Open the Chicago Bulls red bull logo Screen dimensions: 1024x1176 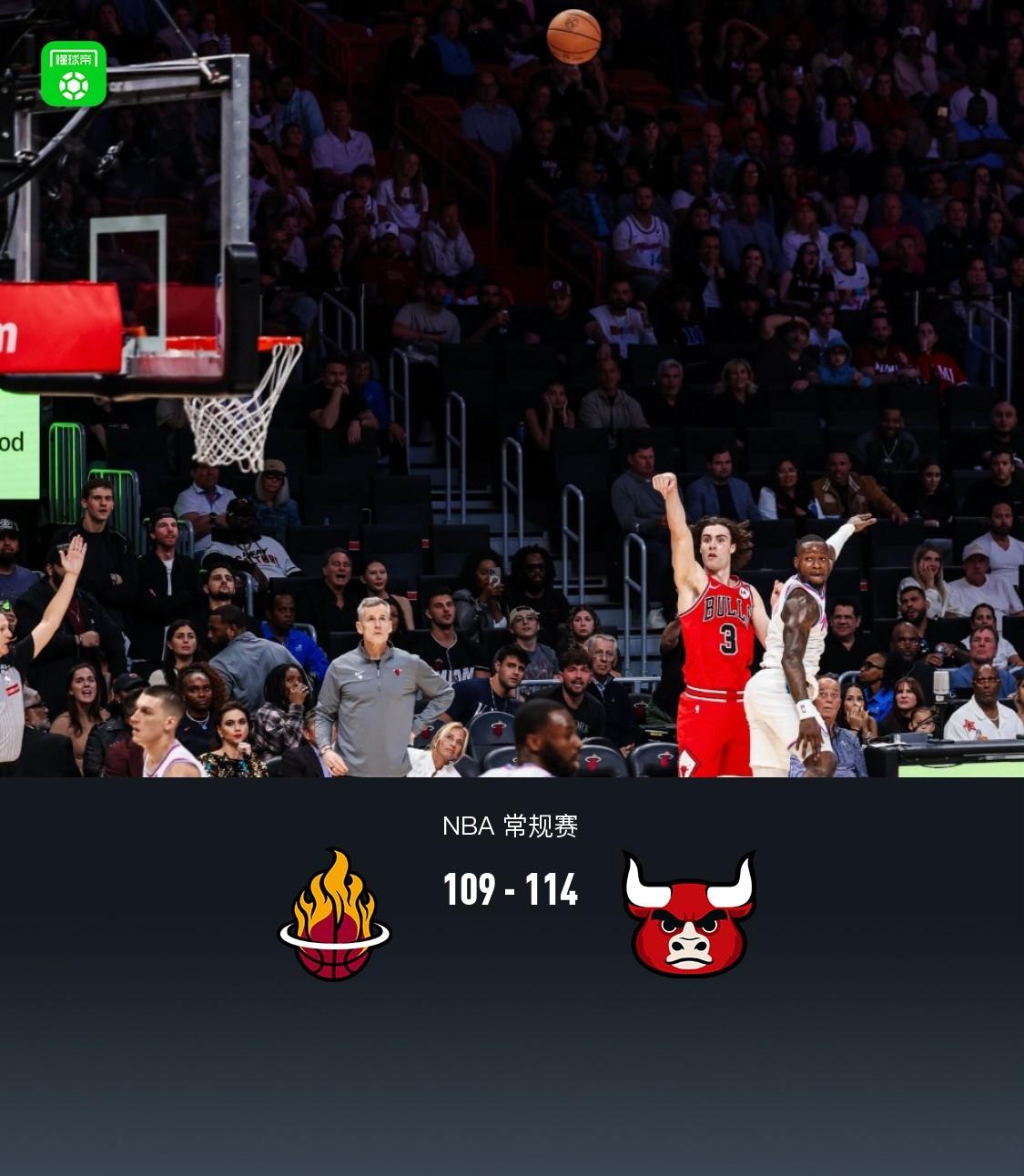pyautogui.click(x=689, y=914)
